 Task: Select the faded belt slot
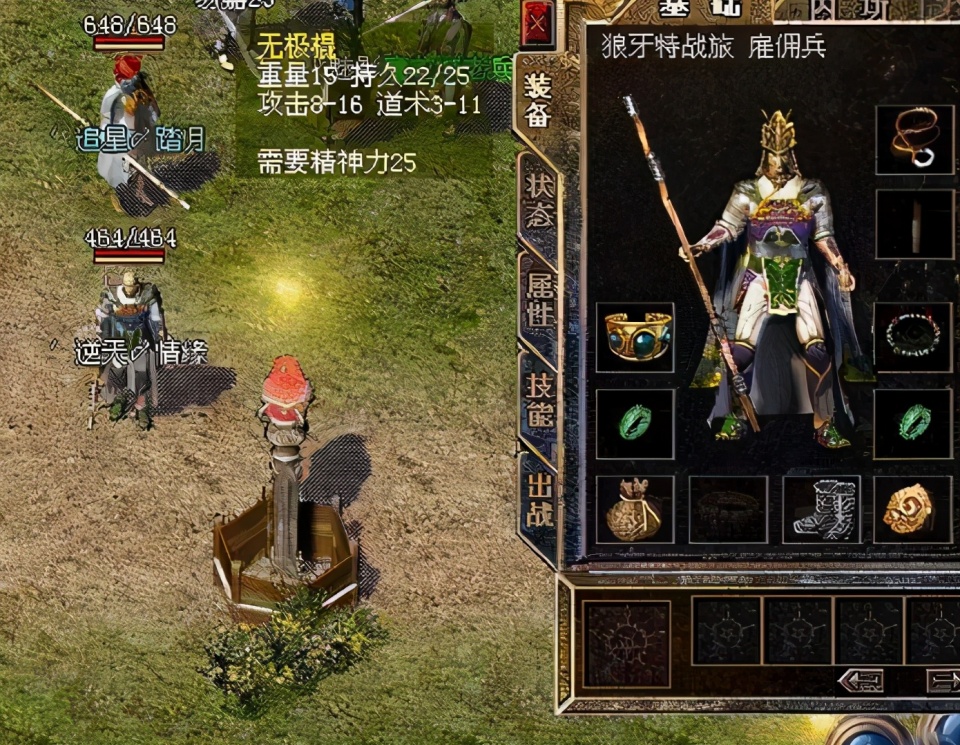pos(728,510)
